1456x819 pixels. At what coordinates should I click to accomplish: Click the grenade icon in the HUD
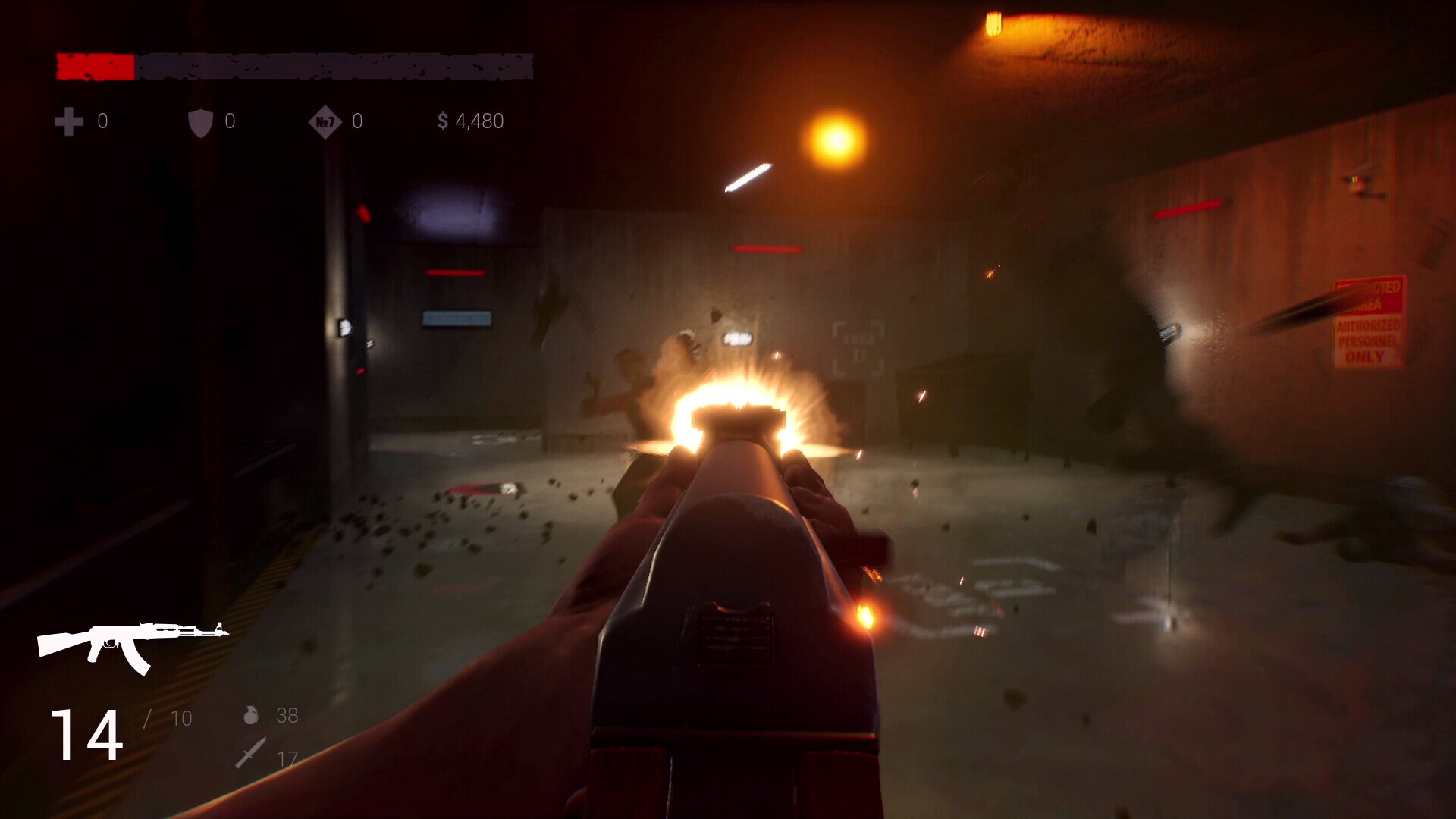[x=253, y=716]
